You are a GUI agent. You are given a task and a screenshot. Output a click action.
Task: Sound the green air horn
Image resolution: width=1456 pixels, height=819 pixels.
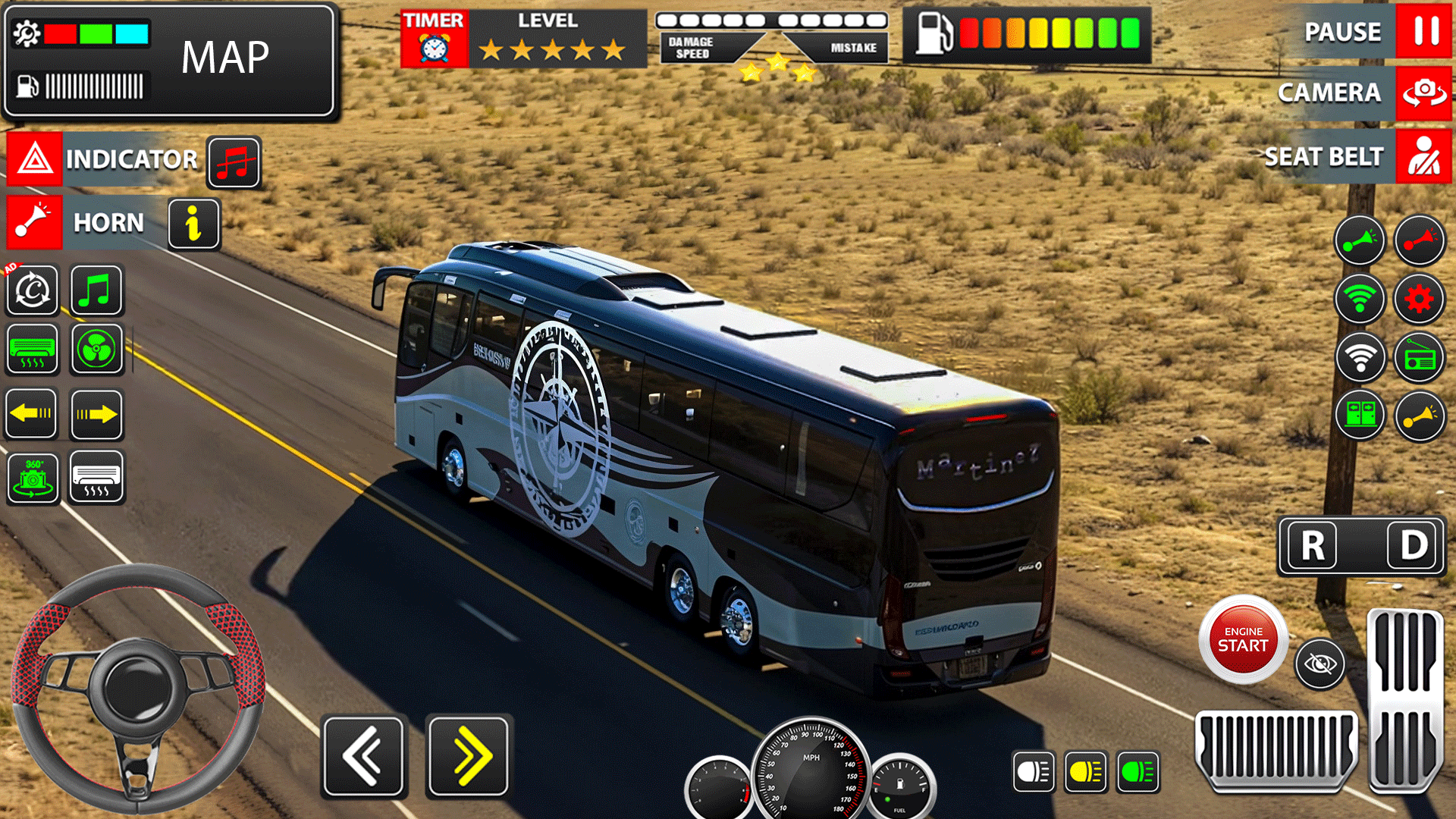tap(1360, 241)
